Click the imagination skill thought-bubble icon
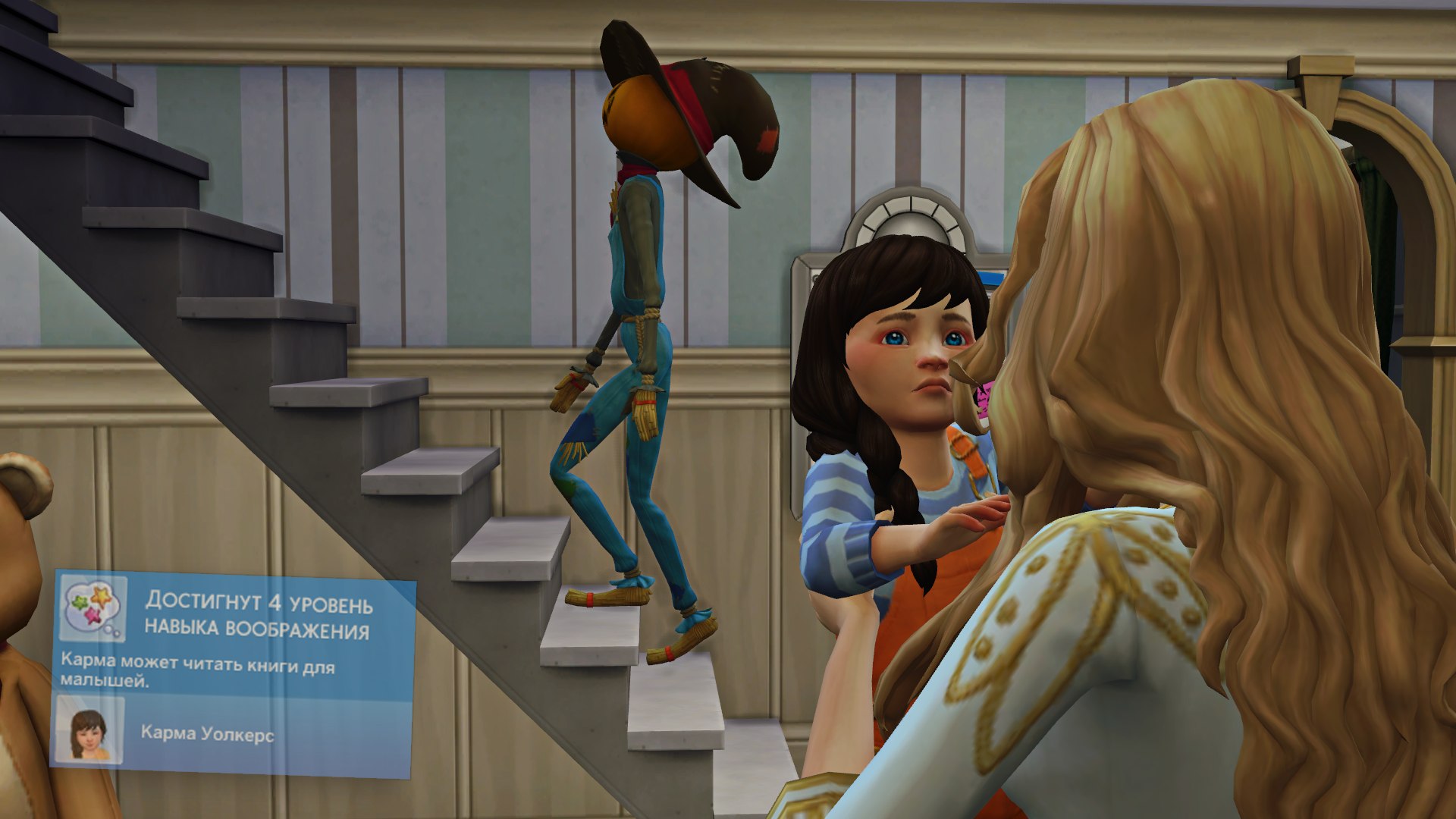The image size is (1456, 819). point(94,607)
